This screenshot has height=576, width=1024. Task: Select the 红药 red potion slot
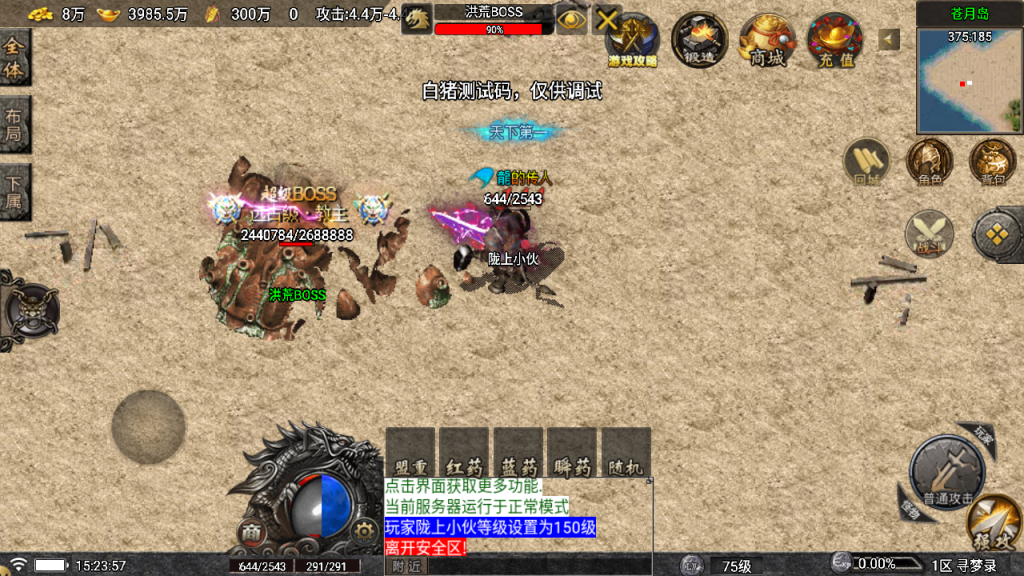[x=464, y=453]
